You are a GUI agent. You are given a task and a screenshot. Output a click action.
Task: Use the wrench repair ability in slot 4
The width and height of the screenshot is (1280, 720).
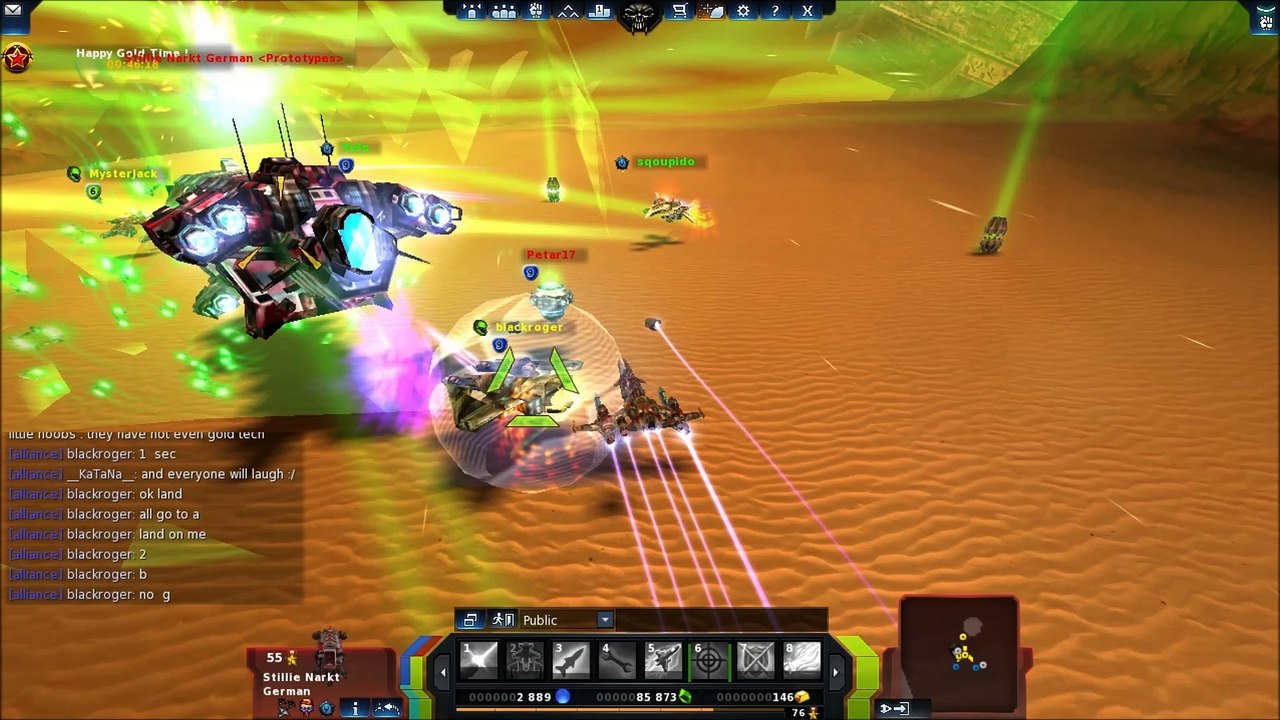point(617,660)
